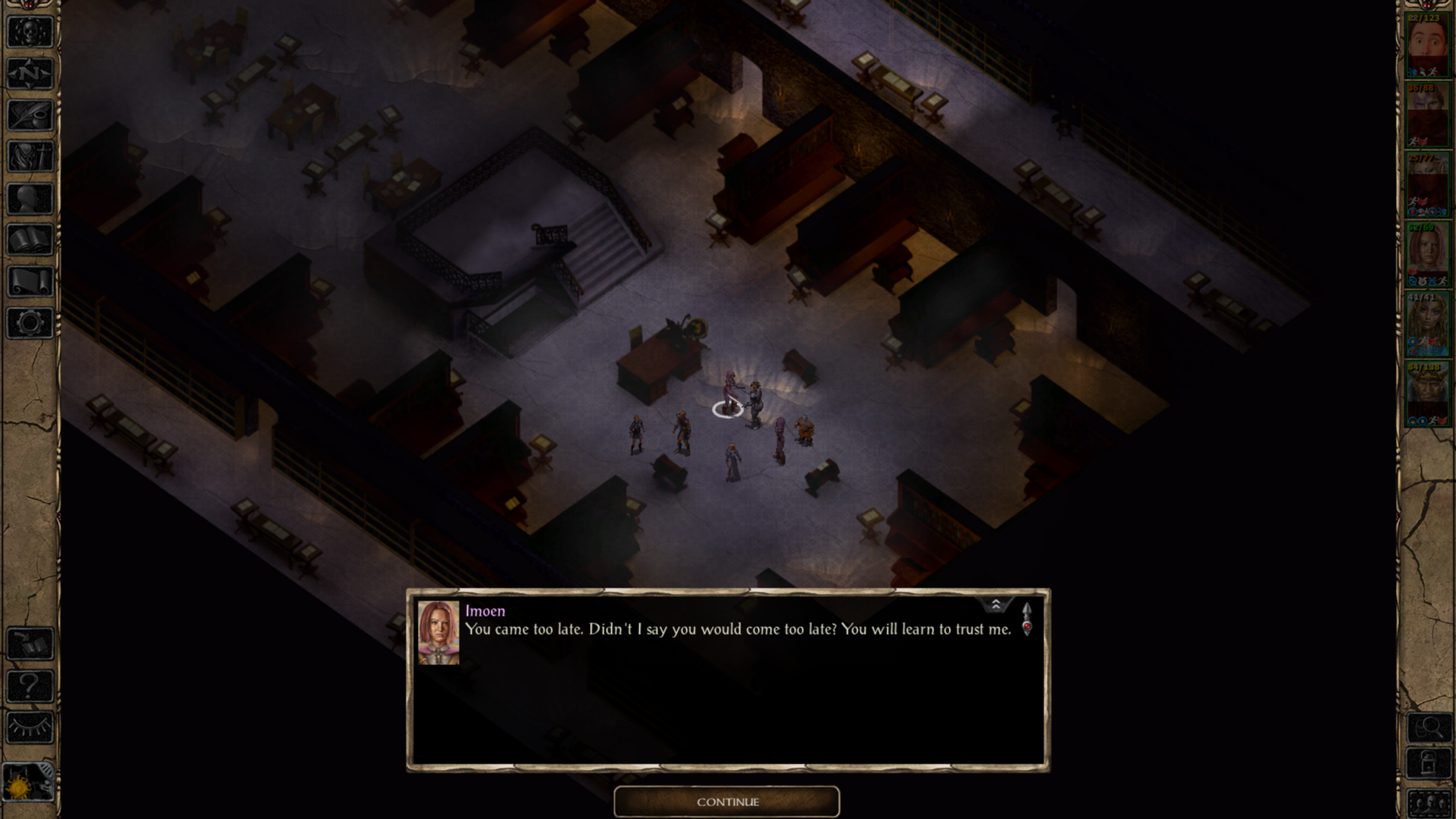Quick save with the arrow-and-book icon
This screenshot has height=819, width=1456.
click(x=30, y=645)
